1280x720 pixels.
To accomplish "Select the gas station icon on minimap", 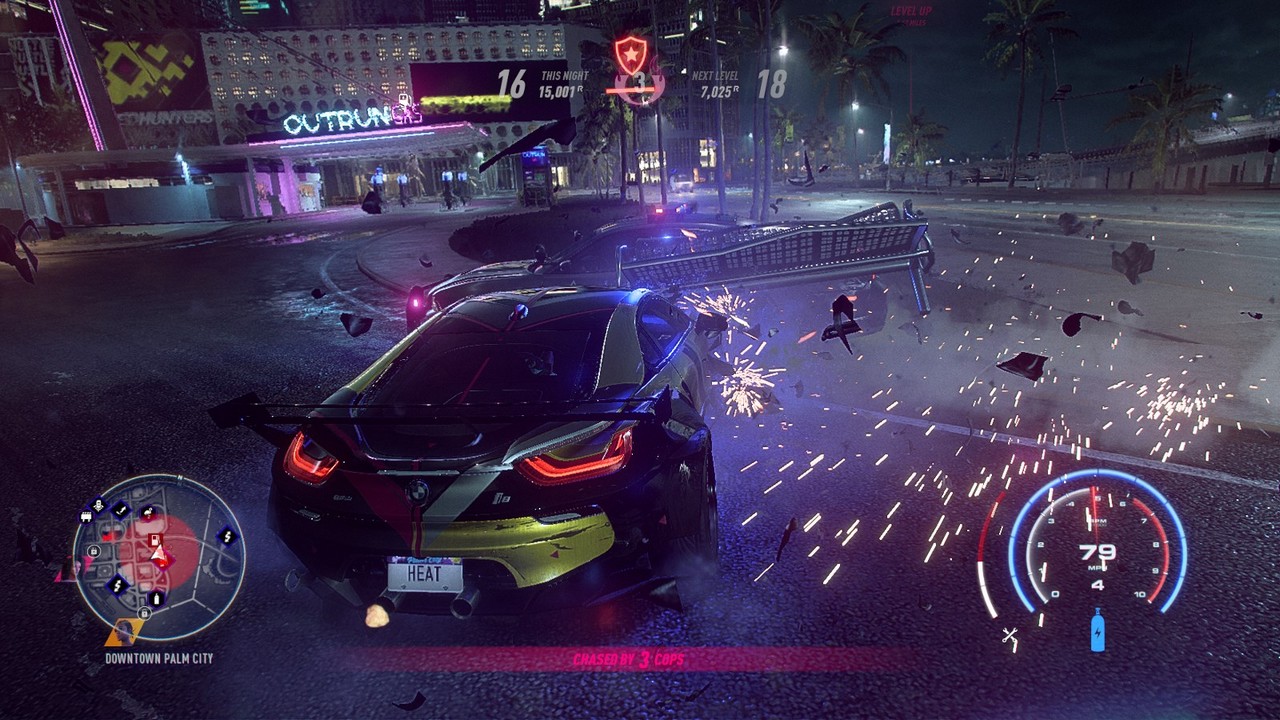I will pyautogui.click(x=155, y=599).
